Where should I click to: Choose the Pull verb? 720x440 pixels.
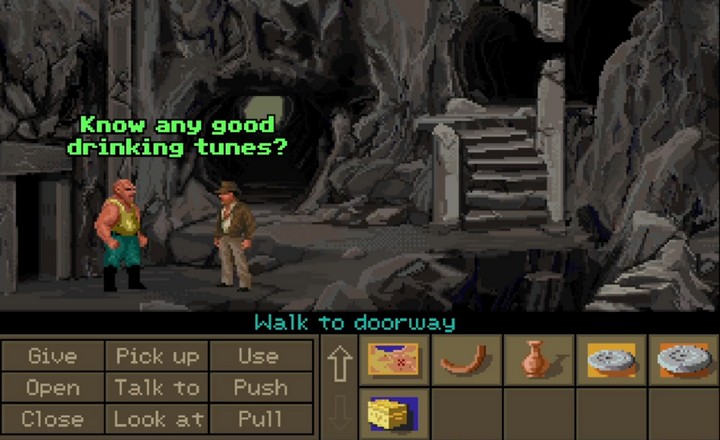point(258,419)
